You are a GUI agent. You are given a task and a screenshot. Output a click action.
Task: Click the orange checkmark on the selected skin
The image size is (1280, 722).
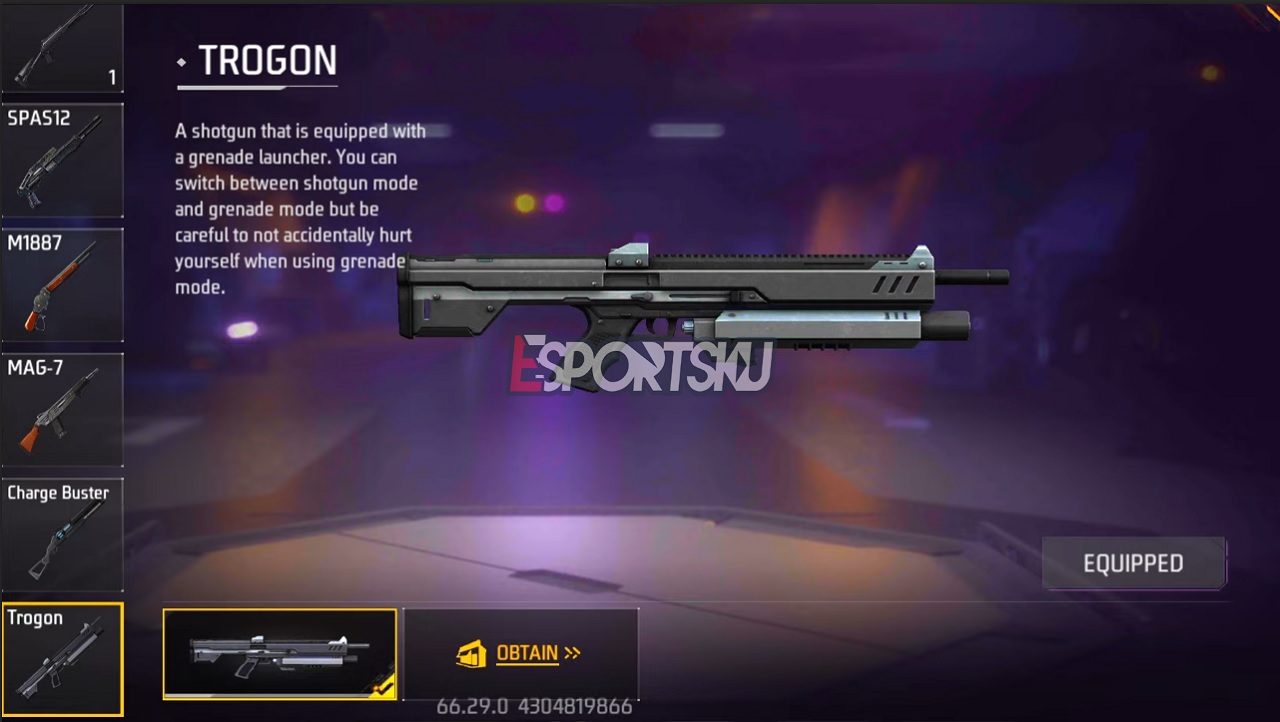(x=383, y=690)
